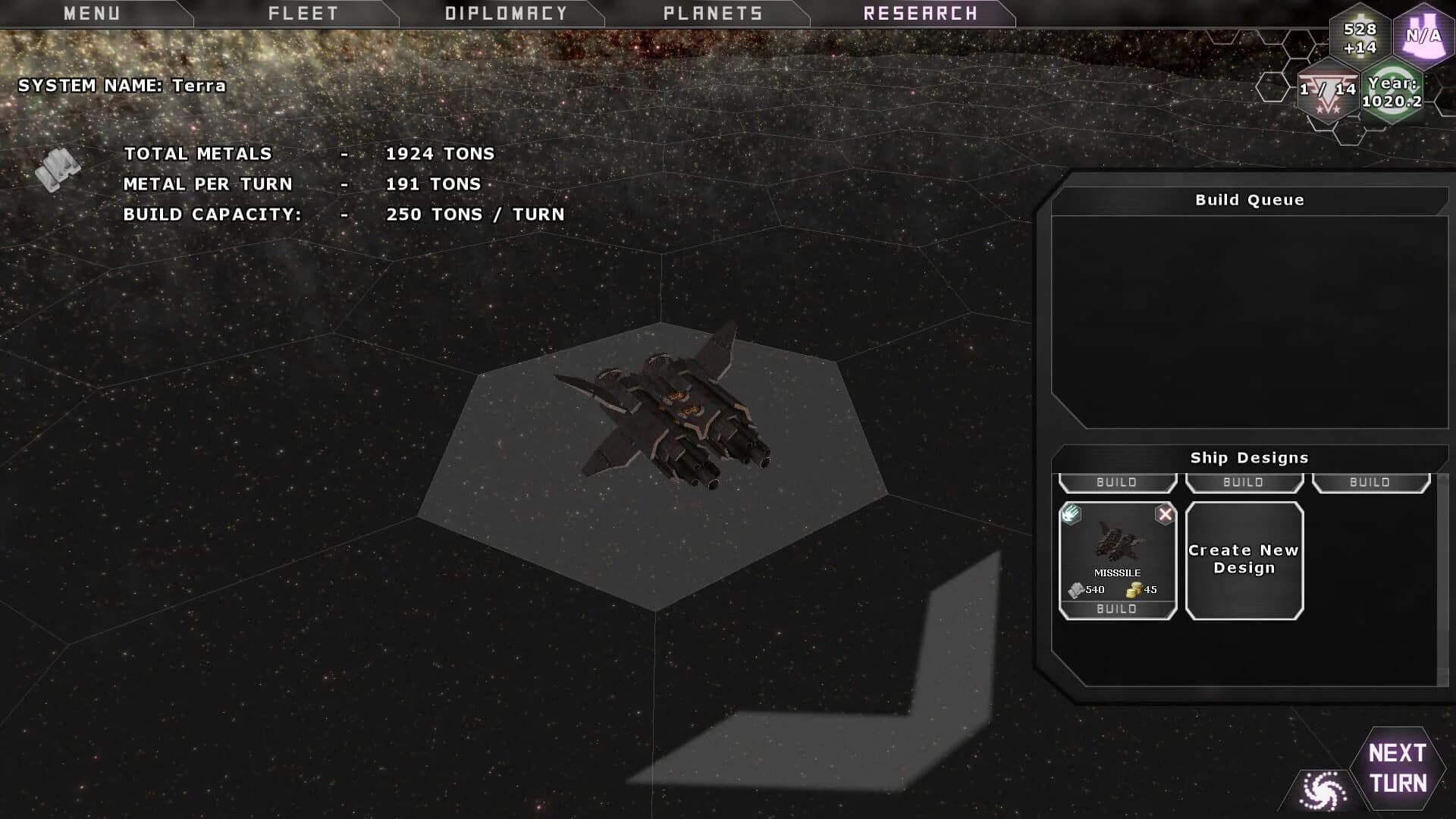This screenshot has height=819, width=1456.
Task: Open the Diplomacy screen
Action: [506, 14]
